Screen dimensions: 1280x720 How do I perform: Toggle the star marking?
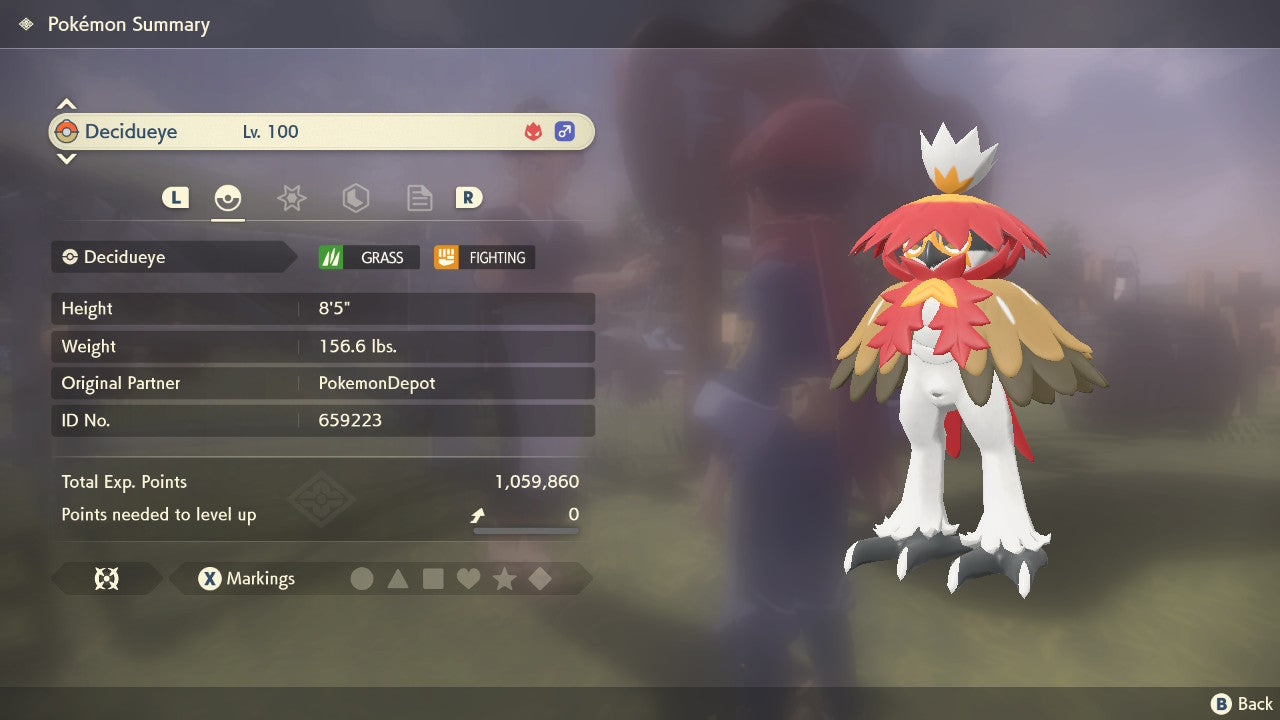(x=504, y=579)
